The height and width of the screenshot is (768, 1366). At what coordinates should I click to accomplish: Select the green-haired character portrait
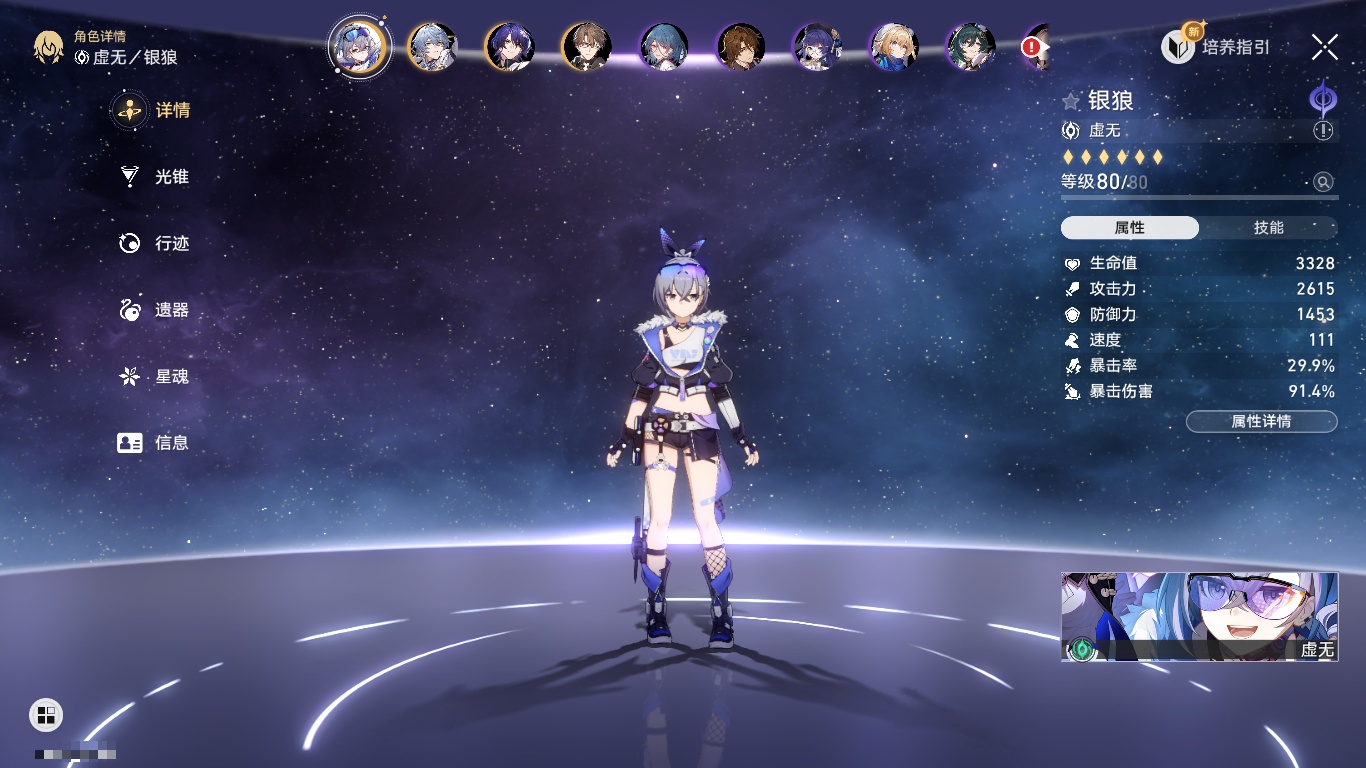pos(970,47)
